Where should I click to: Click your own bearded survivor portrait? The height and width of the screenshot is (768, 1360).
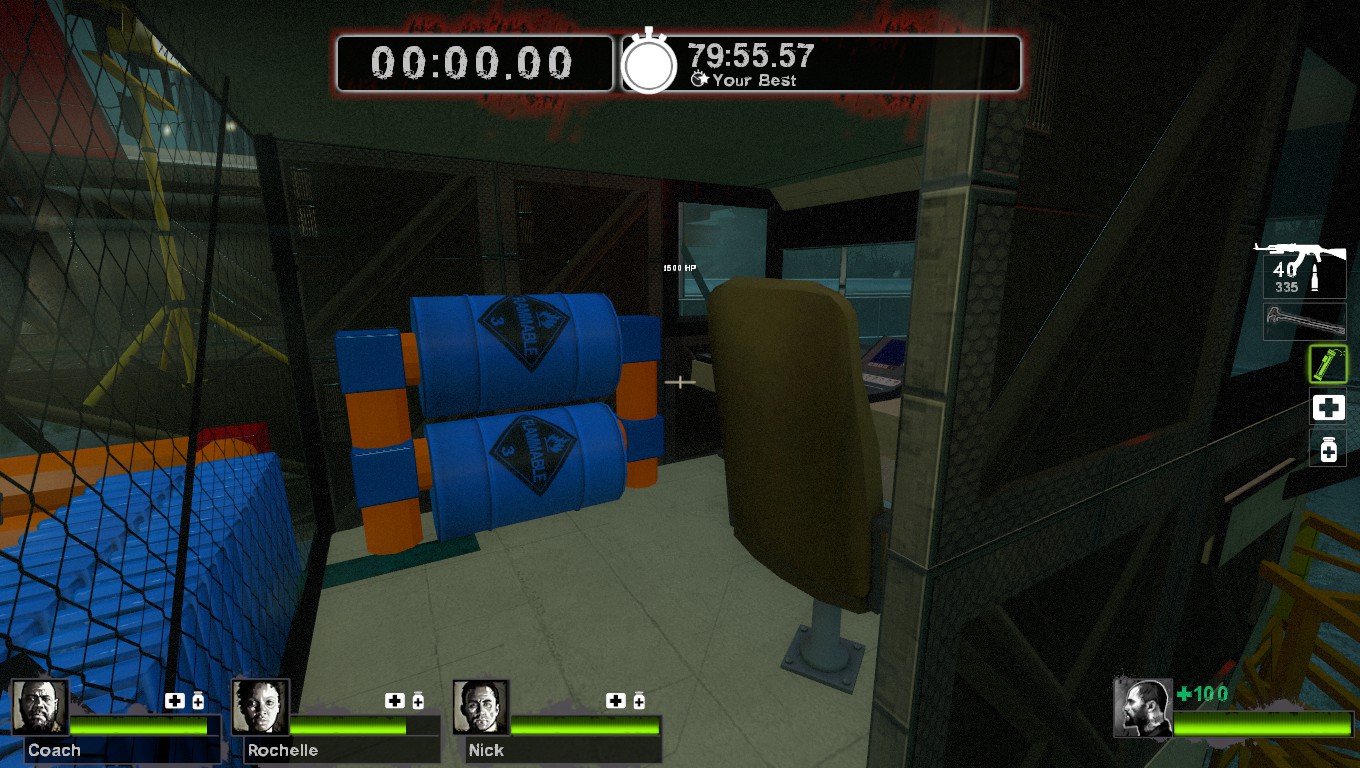(x=1143, y=708)
